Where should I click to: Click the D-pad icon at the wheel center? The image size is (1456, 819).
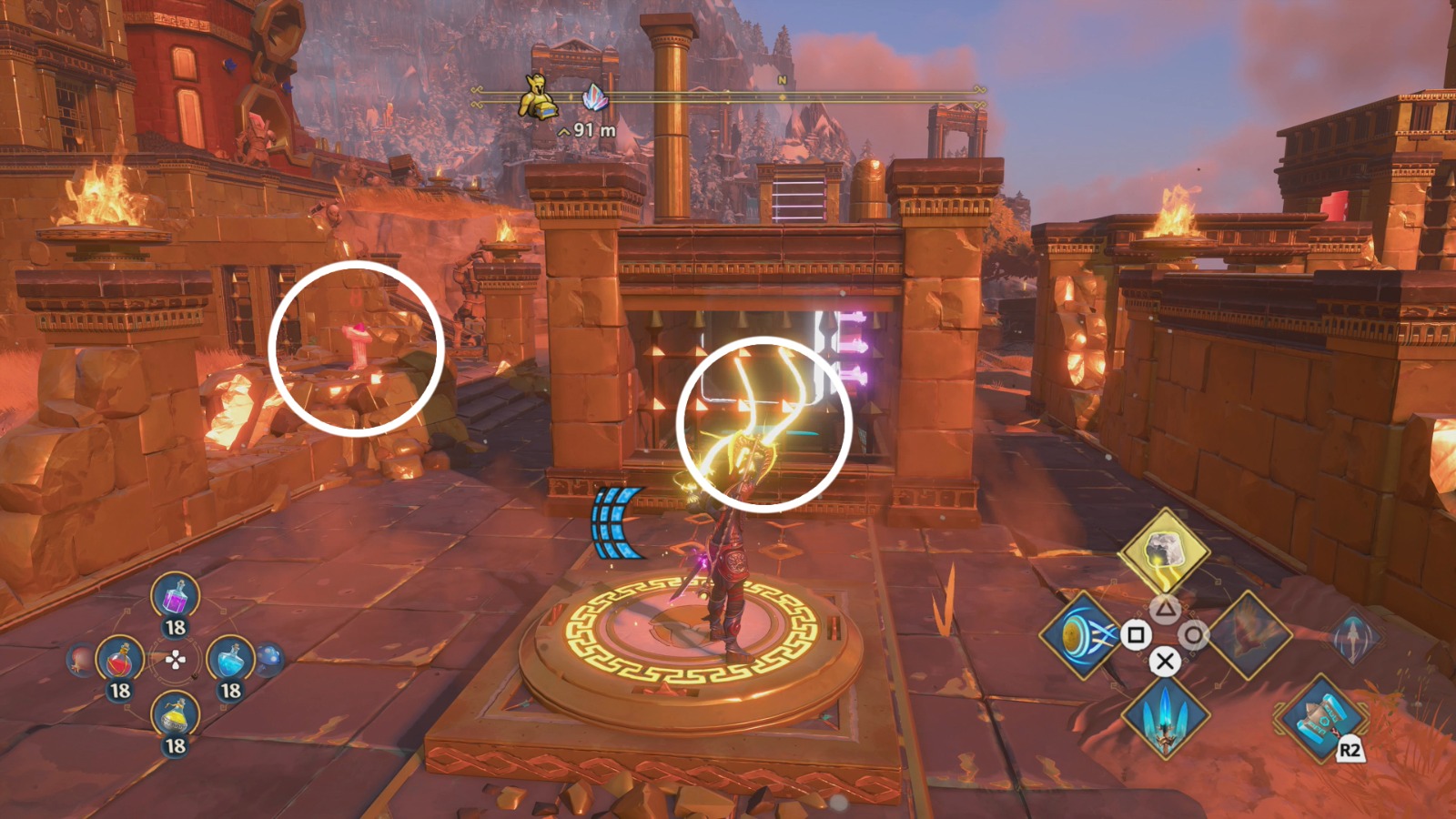176,659
